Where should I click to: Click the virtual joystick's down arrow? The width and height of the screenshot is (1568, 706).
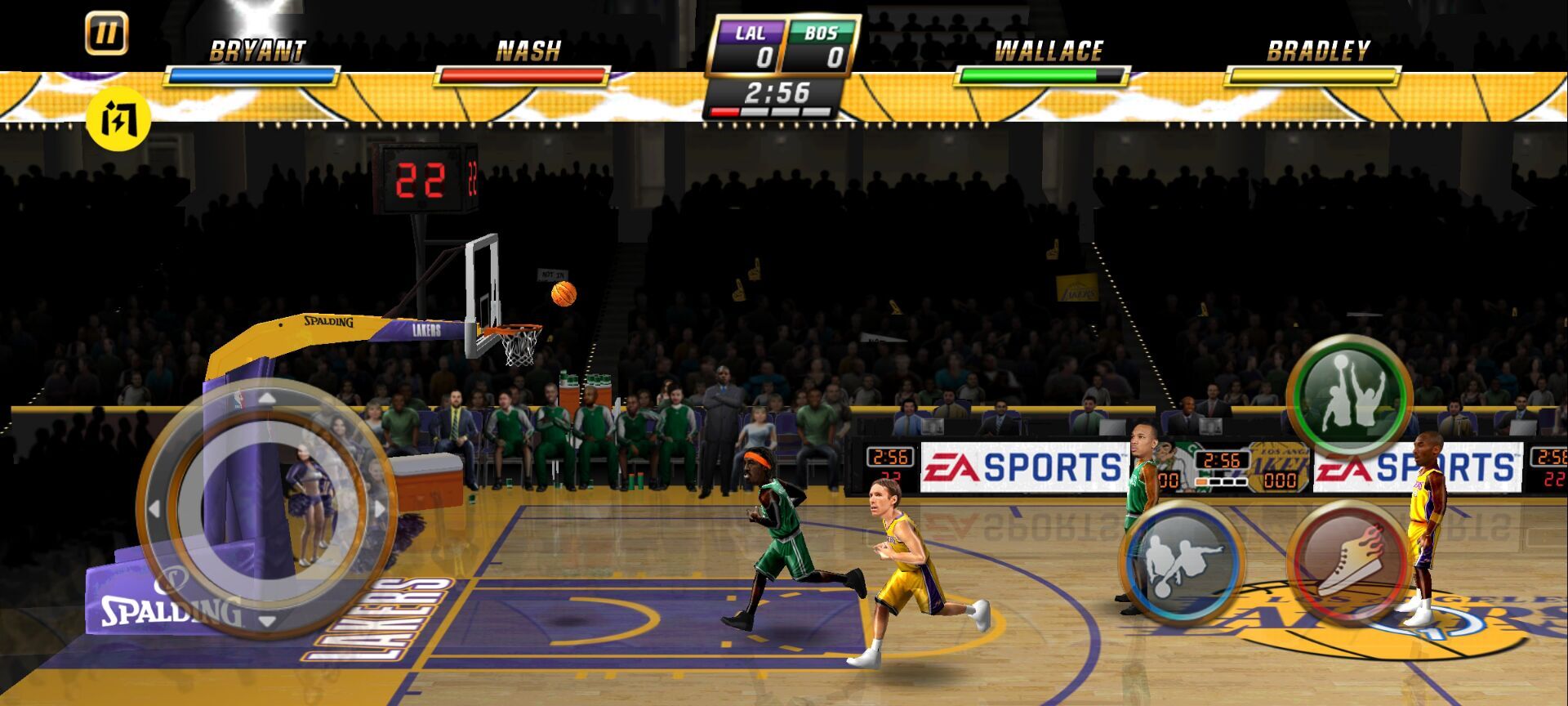click(x=266, y=621)
